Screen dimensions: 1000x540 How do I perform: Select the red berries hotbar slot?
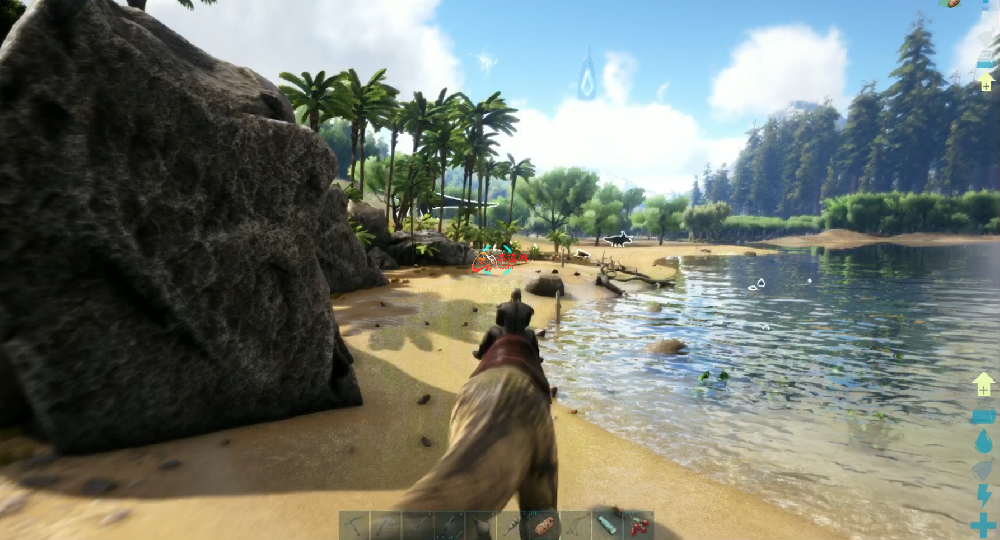pos(638,525)
